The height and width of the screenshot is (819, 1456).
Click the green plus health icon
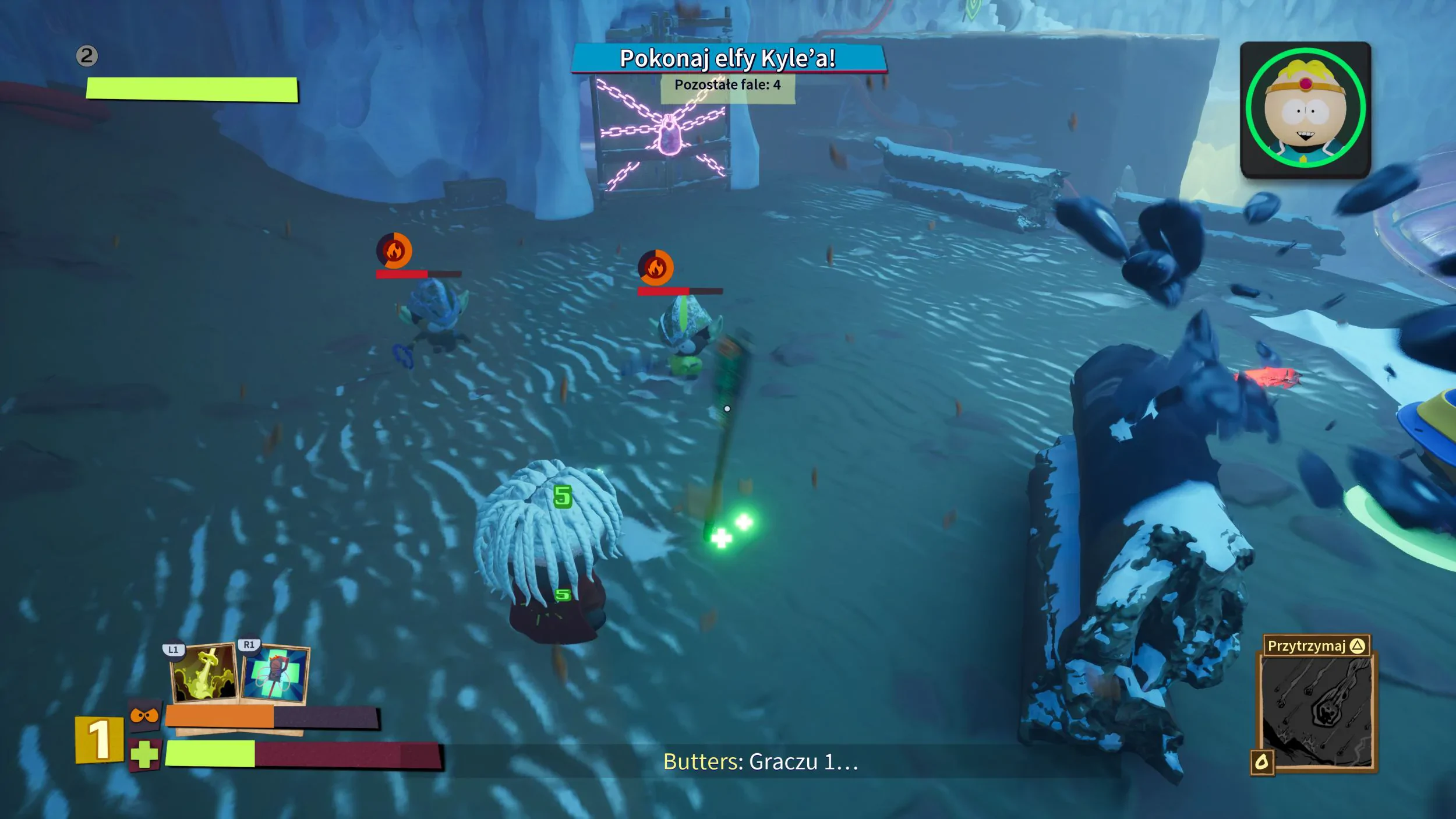click(144, 756)
